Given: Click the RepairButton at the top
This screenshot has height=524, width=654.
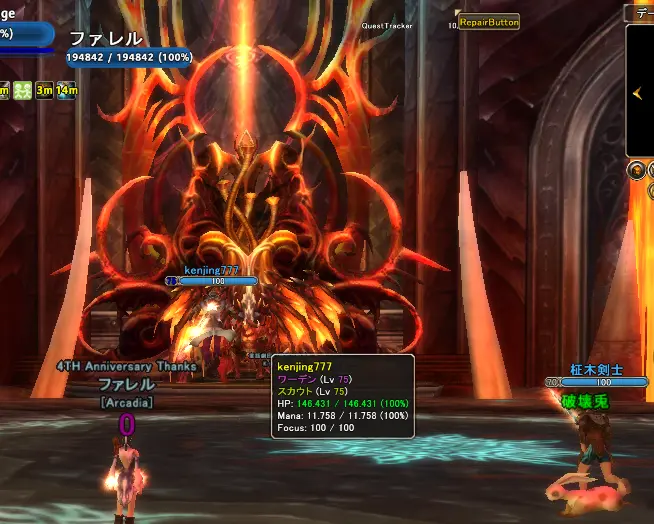Looking at the screenshot, I should [x=489, y=22].
